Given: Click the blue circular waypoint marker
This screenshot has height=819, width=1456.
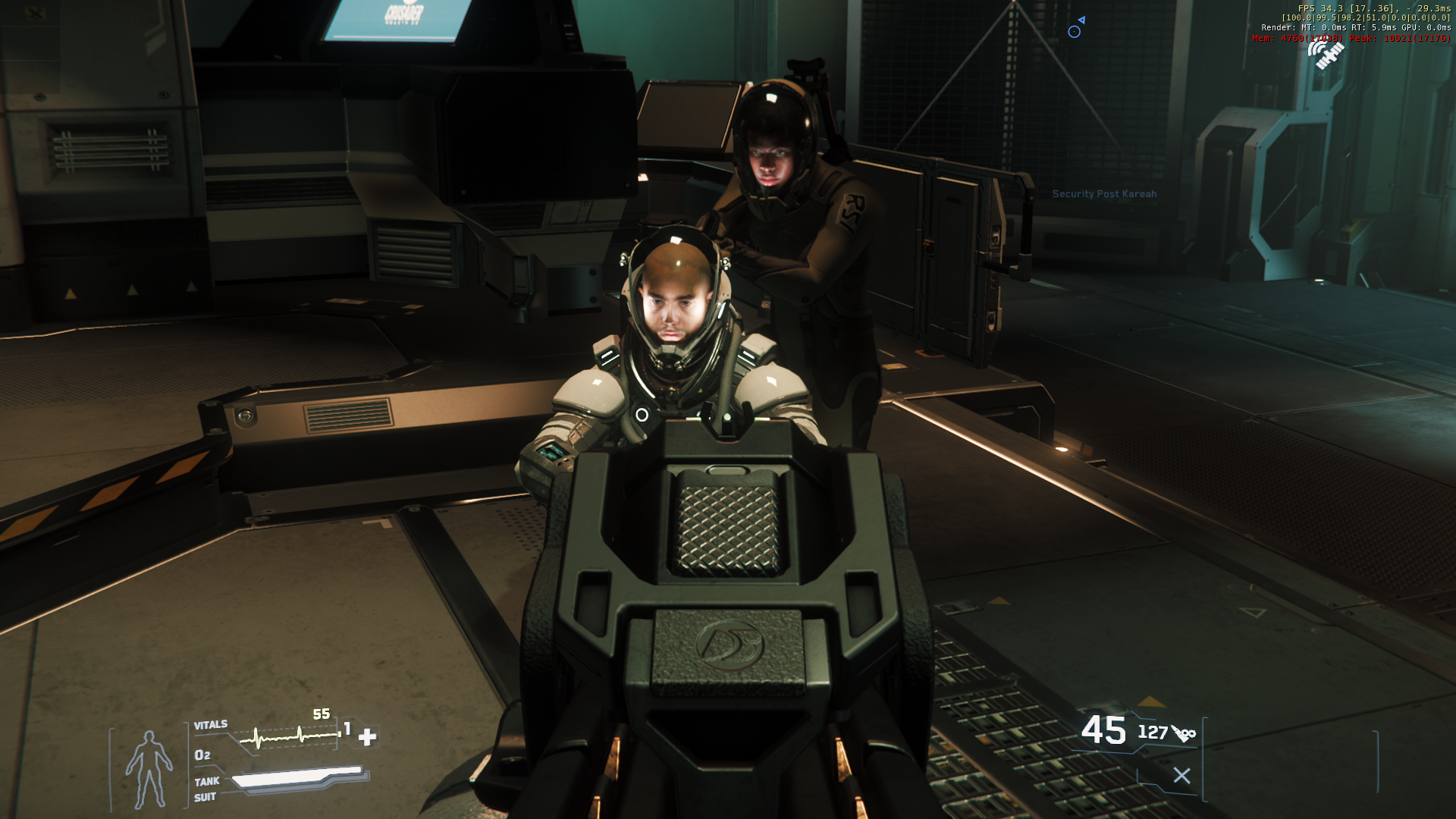Looking at the screenshot, I should click(1074, 32).
